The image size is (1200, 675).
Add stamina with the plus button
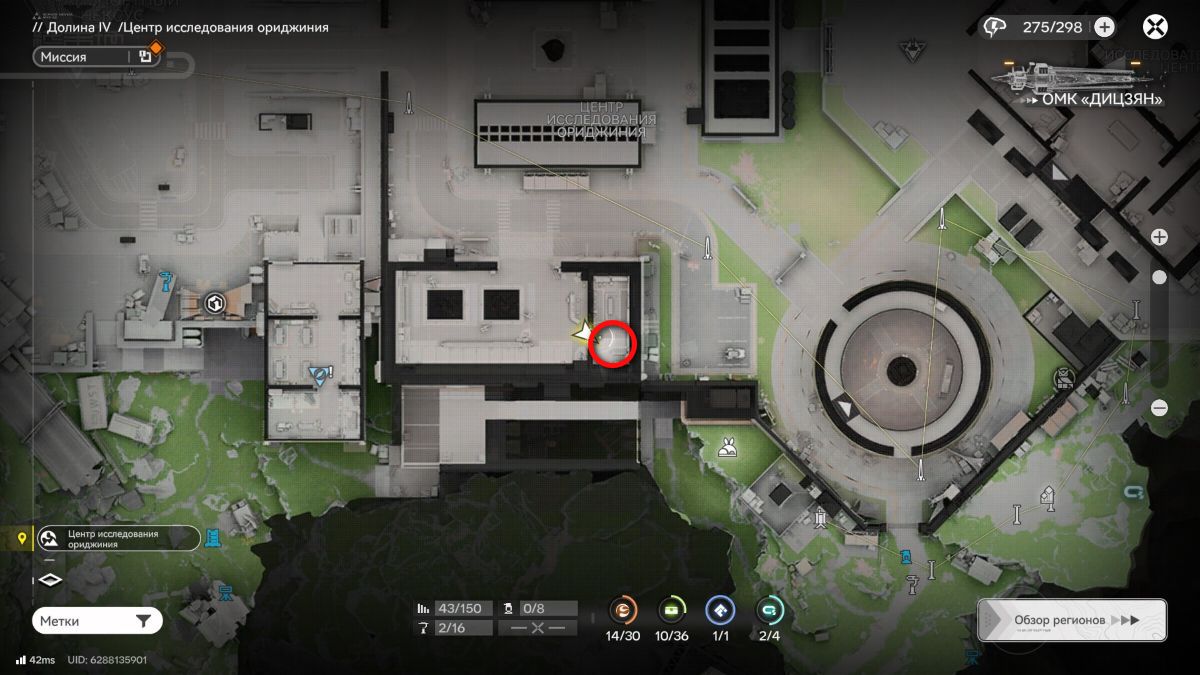click(x=1104, y=27)
